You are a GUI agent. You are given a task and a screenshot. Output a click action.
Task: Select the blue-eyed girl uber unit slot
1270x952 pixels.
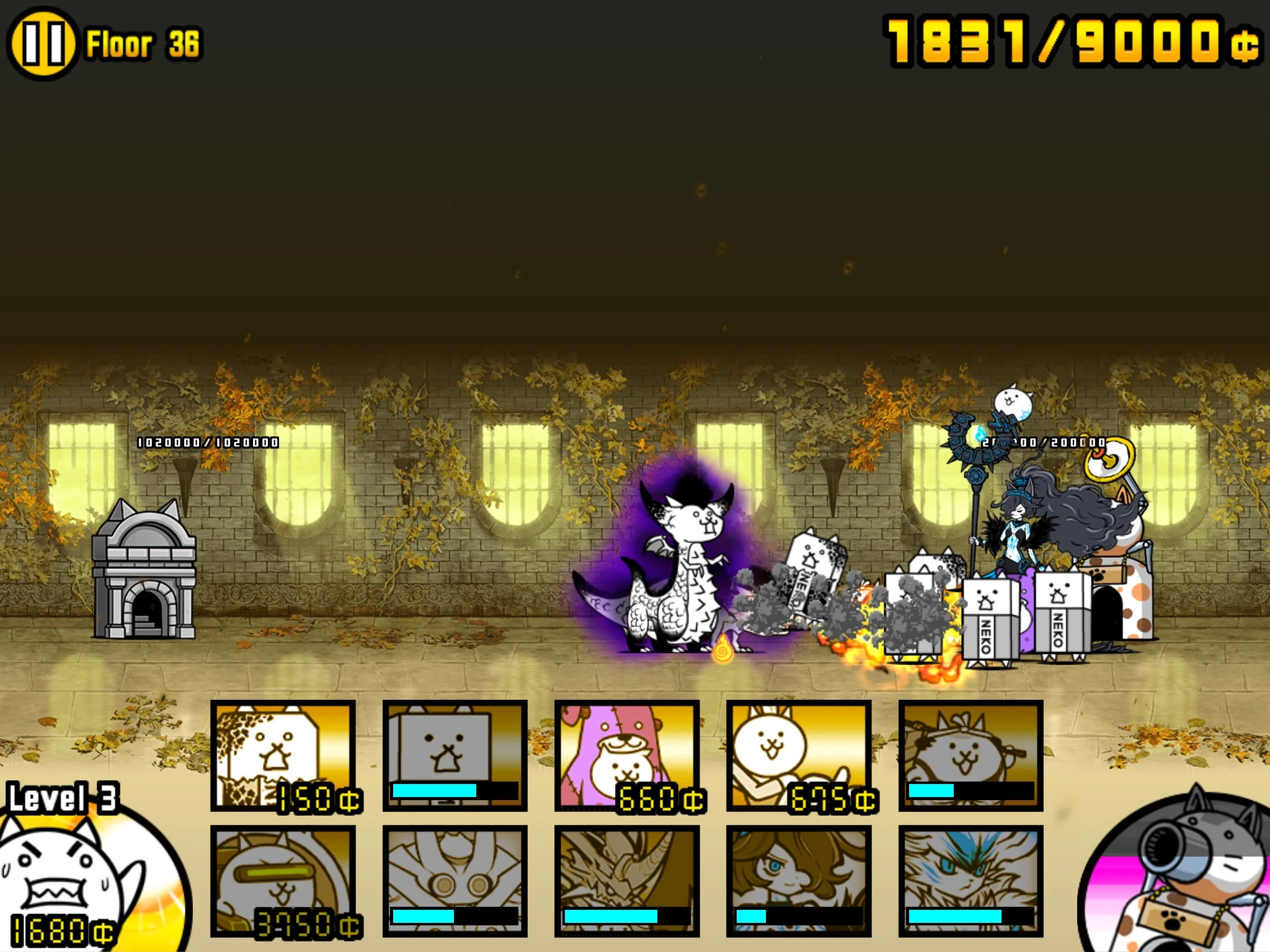tap(800, 880)
